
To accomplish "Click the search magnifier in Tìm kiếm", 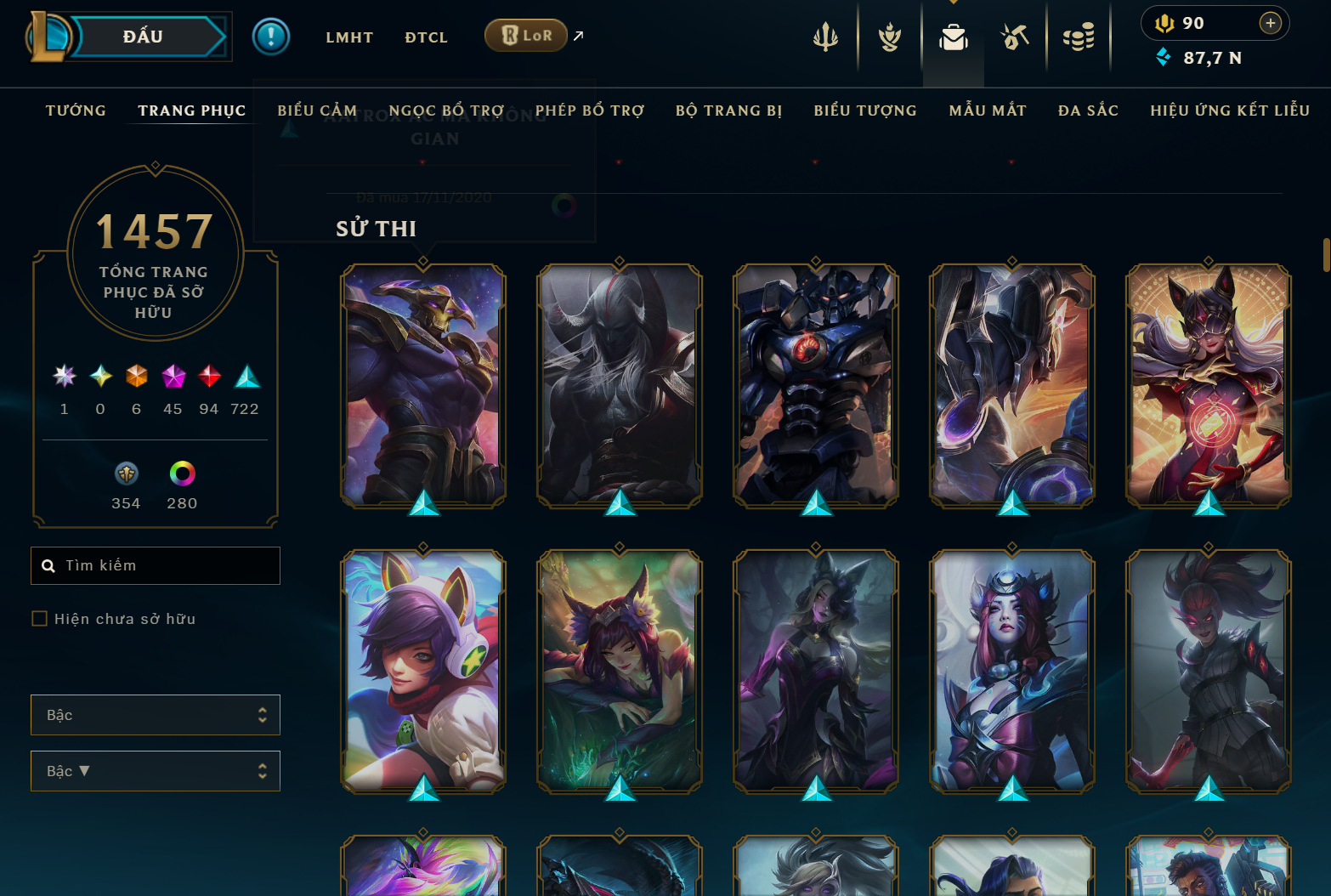I will (48, 565).
